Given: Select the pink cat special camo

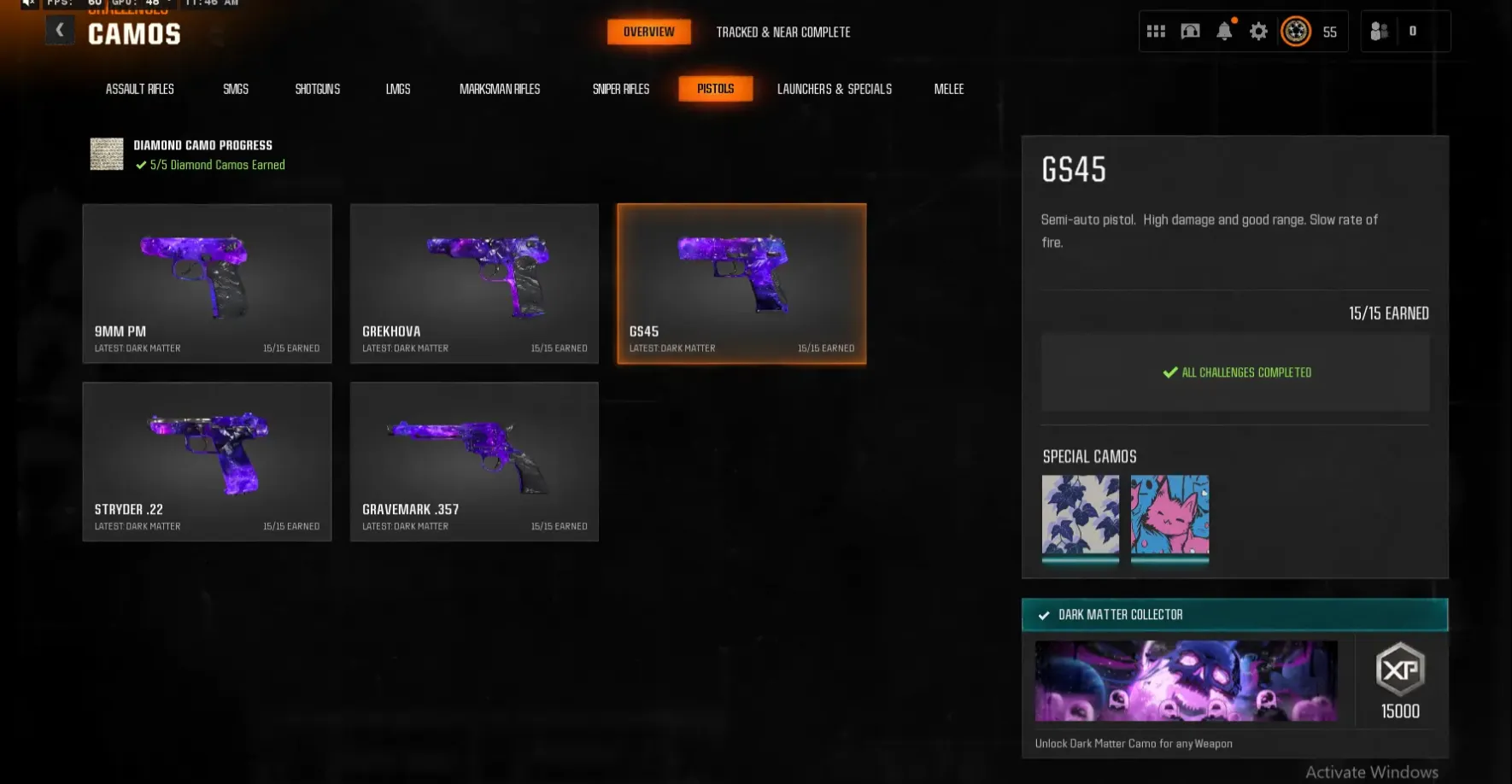Looking at the screenshot, I should (x=1169, y=519).
